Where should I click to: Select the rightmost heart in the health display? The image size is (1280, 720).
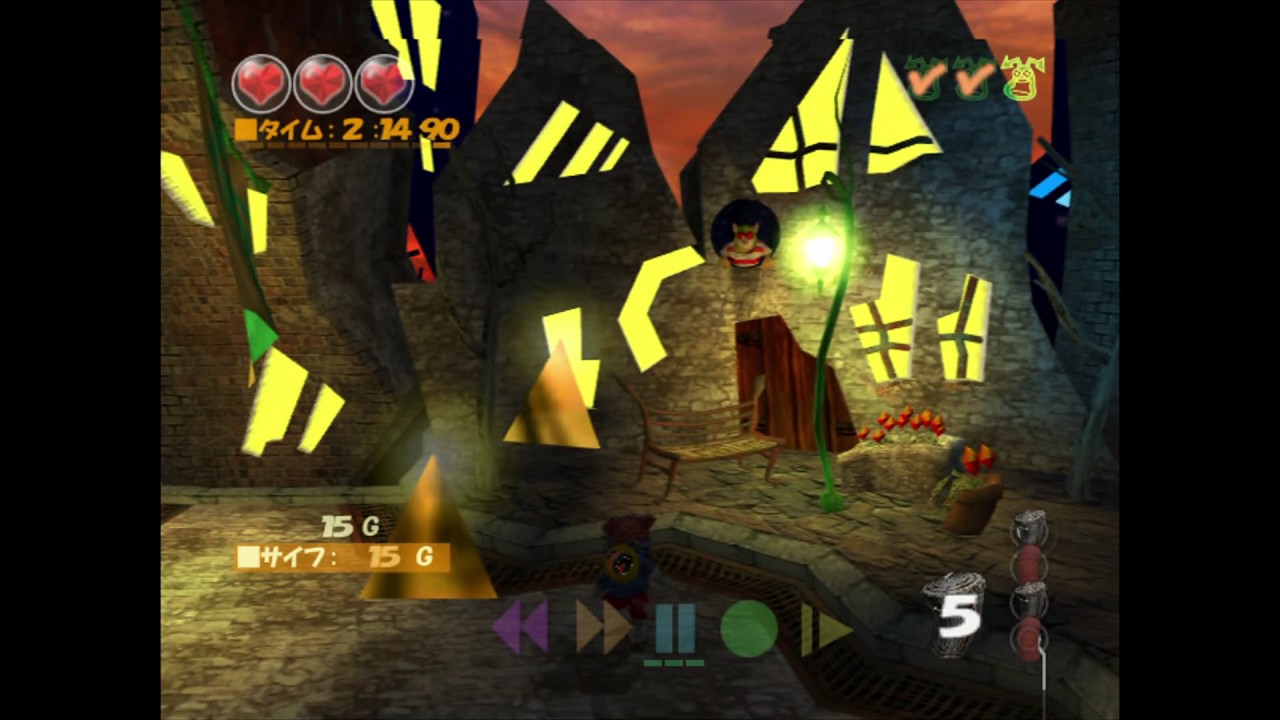click(385, 83)
